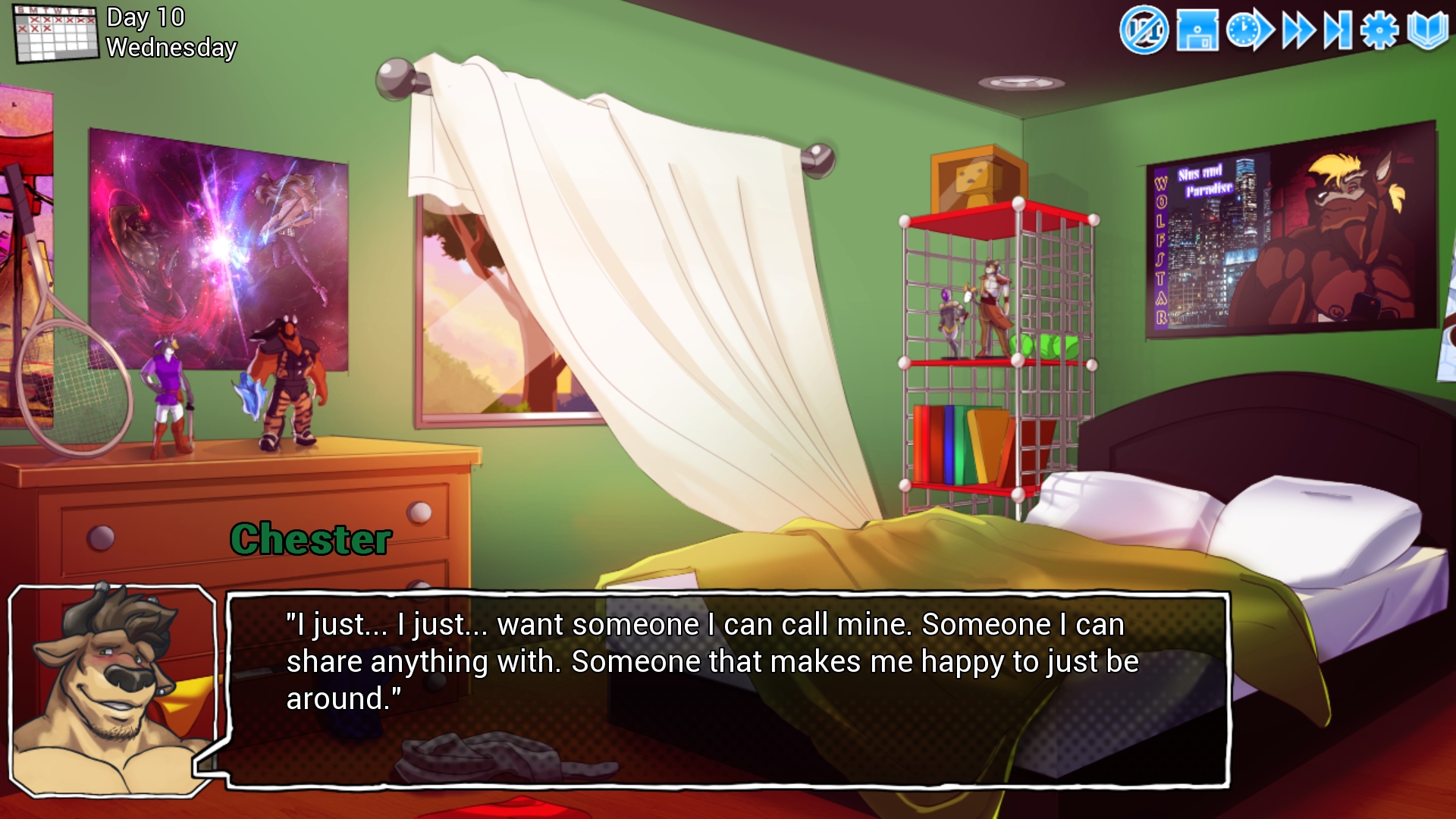Activate fast-forward double arrow icon
Viewport: 1456px width, 819px height.
[1298, 31]
